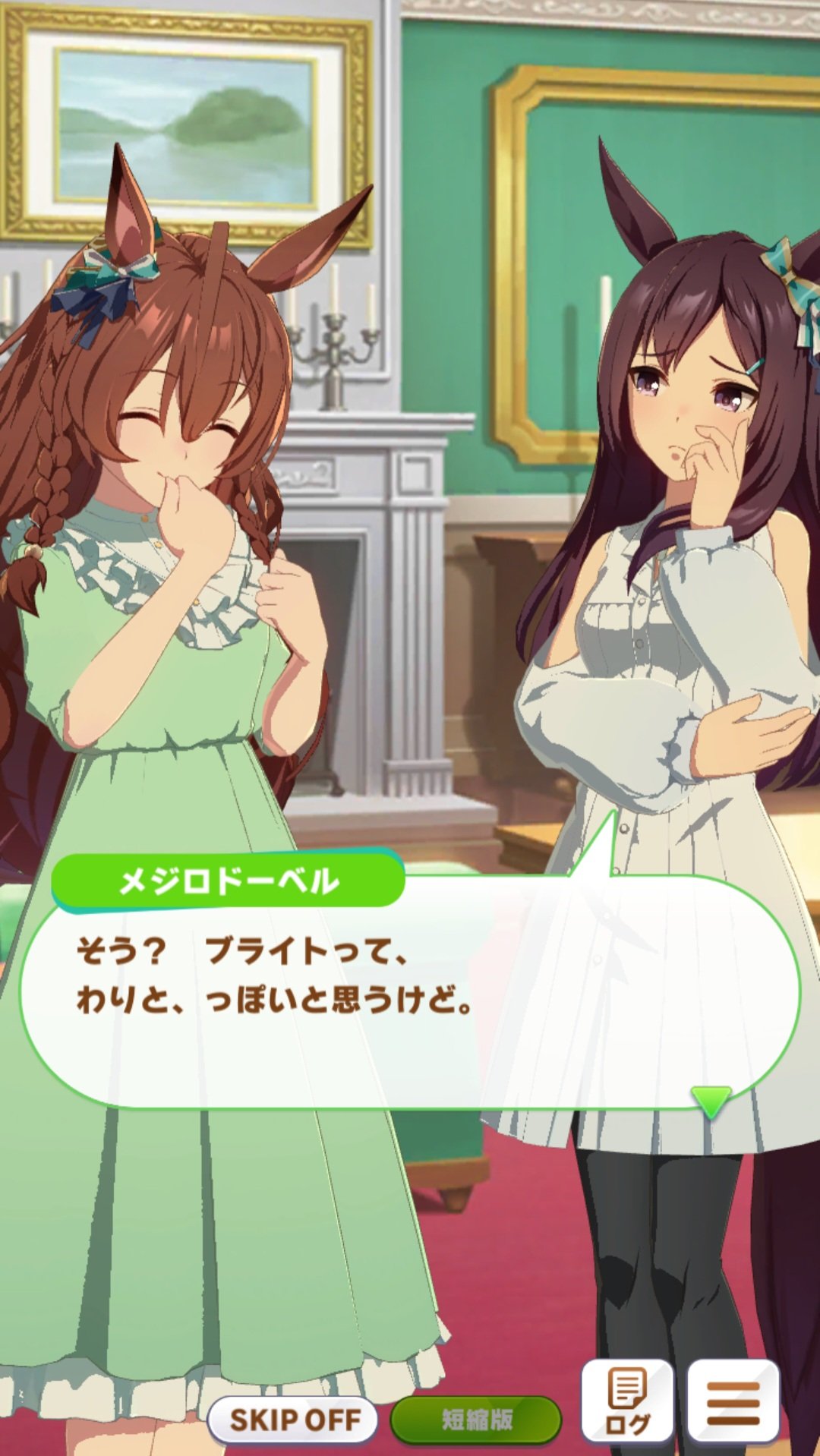Toggle the SKIP OFF button
The height and width of the screenshot is (1456, 820).
293,1419
